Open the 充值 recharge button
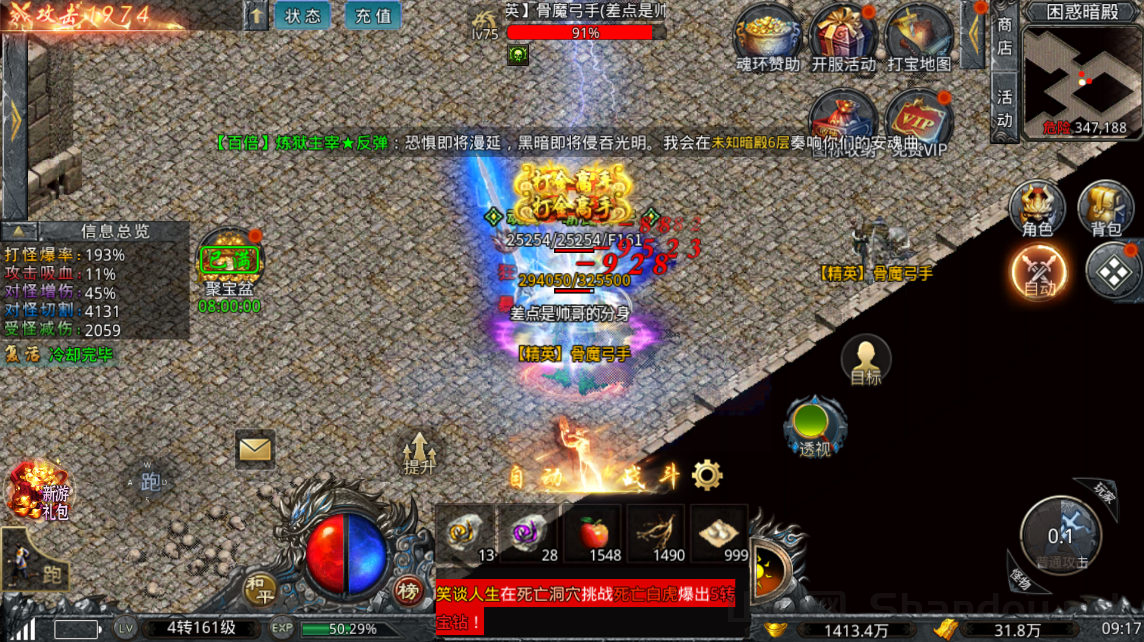 pyautogui.click(x=373, y=16)
